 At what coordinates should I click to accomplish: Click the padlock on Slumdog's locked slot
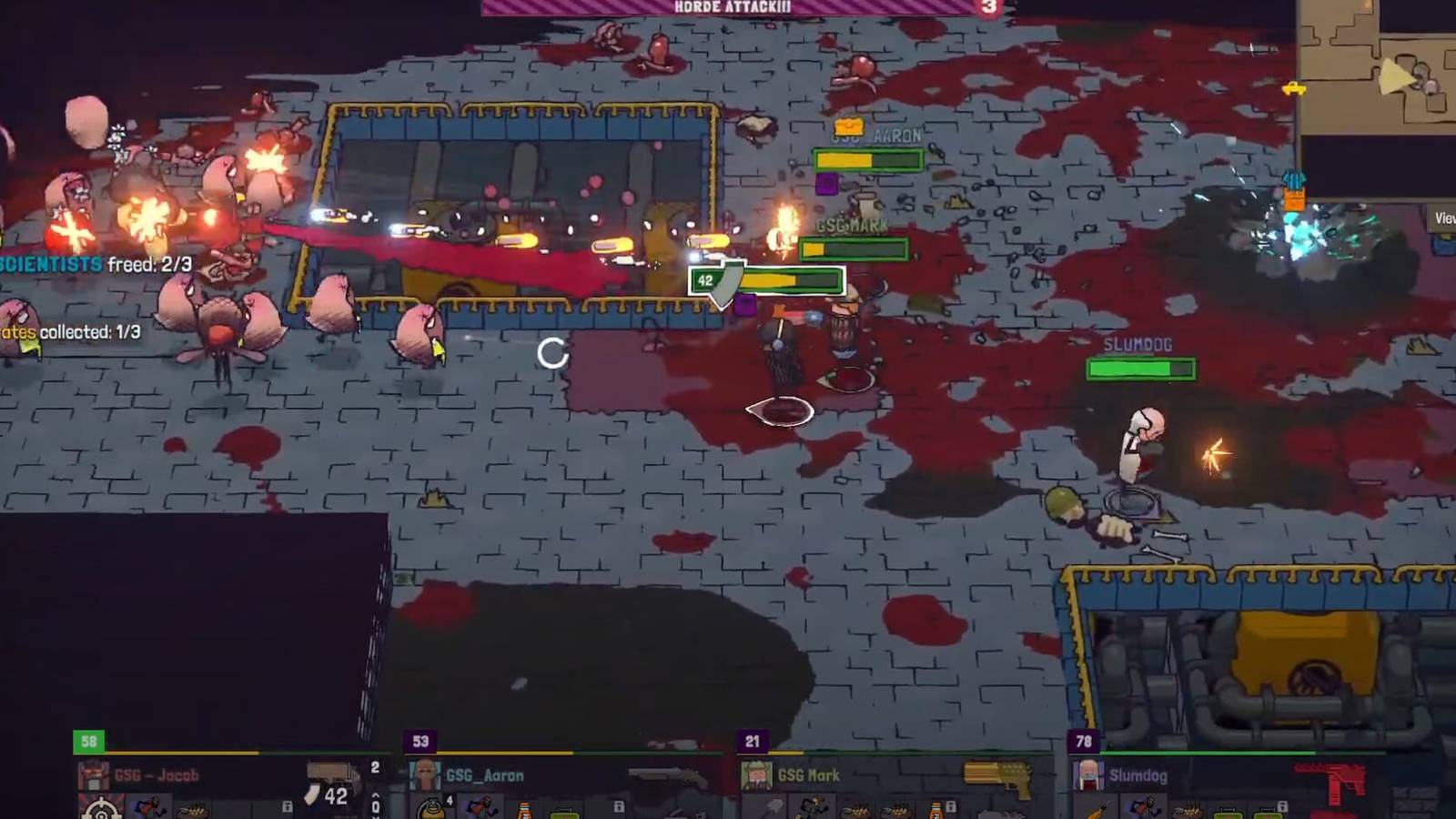click(x=1282, y=807)
